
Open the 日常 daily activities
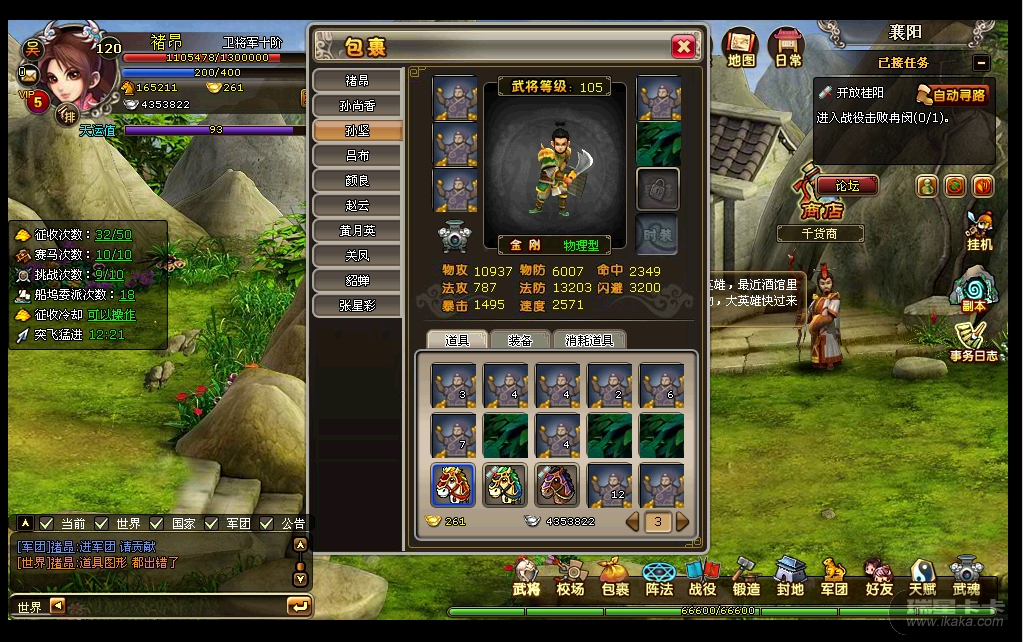click(x=788, y=47)
